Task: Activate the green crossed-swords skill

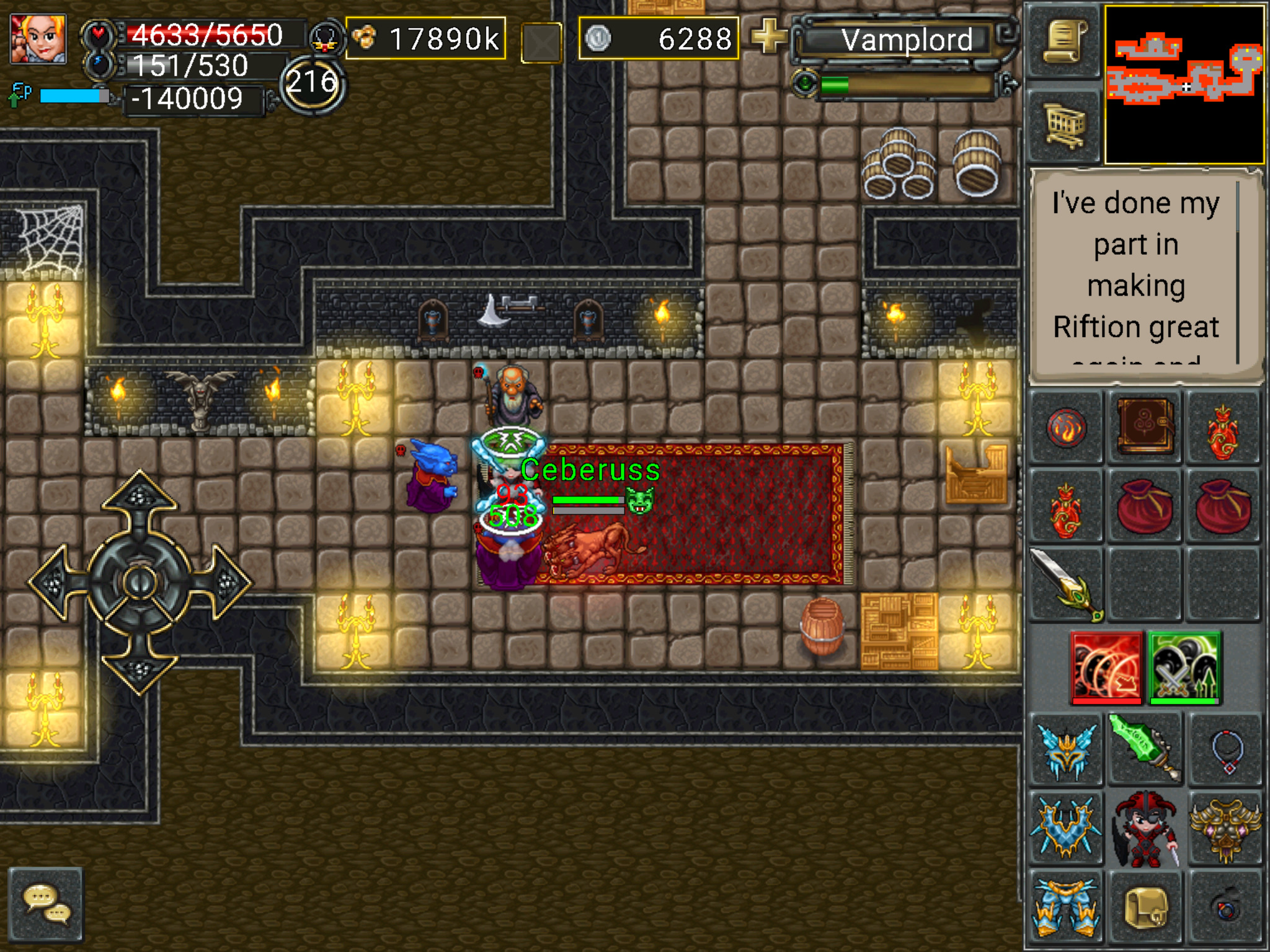Action: coord(1184,668)
